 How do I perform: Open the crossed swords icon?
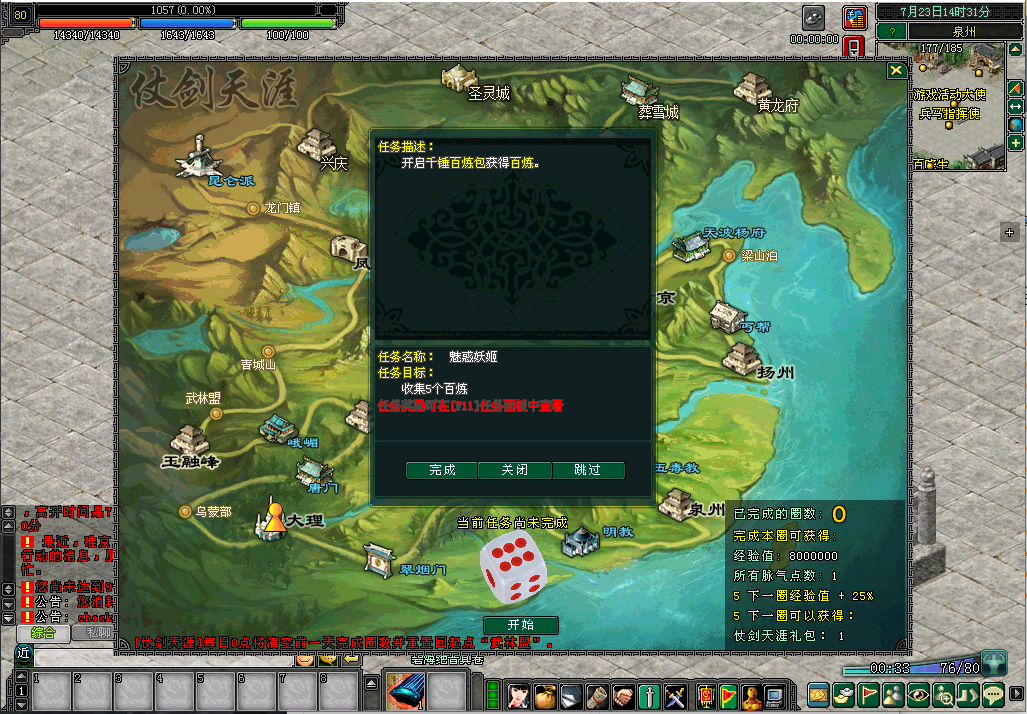[675, 693]
